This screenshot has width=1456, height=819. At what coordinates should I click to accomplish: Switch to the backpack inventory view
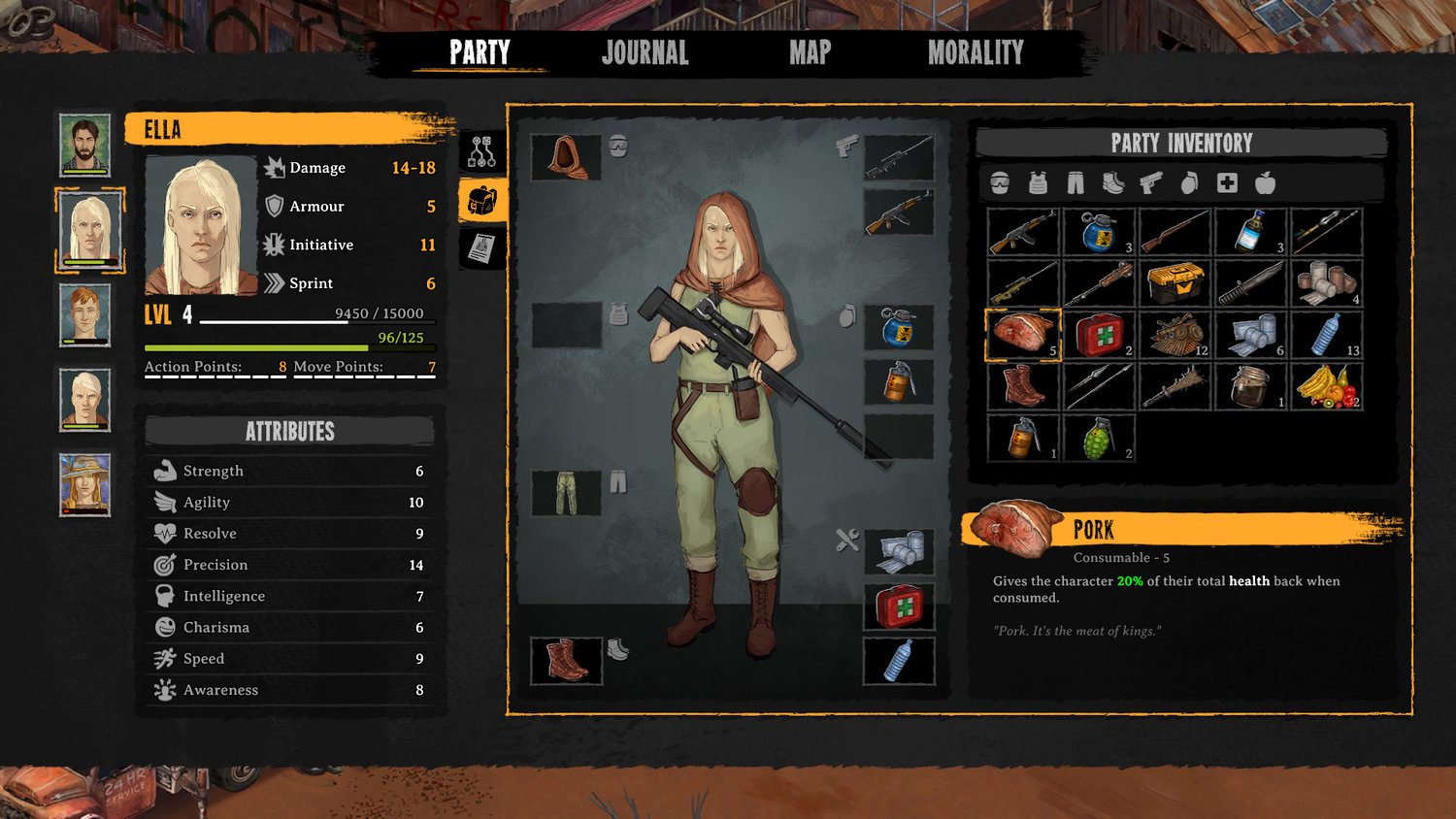coord(482,199)
